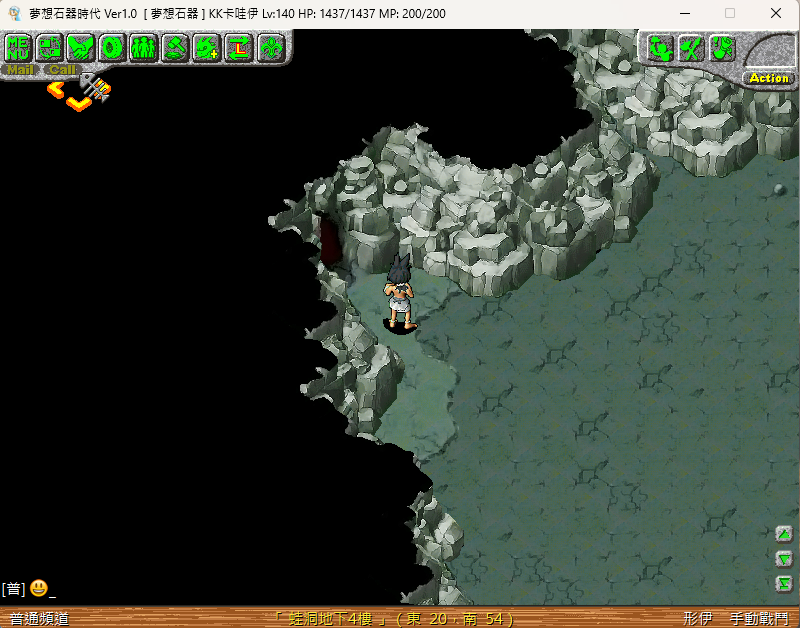Open the fleur-de-lis emblem icon
The width and height of the screenshot is (800, 628).
[x=270, y=47]
